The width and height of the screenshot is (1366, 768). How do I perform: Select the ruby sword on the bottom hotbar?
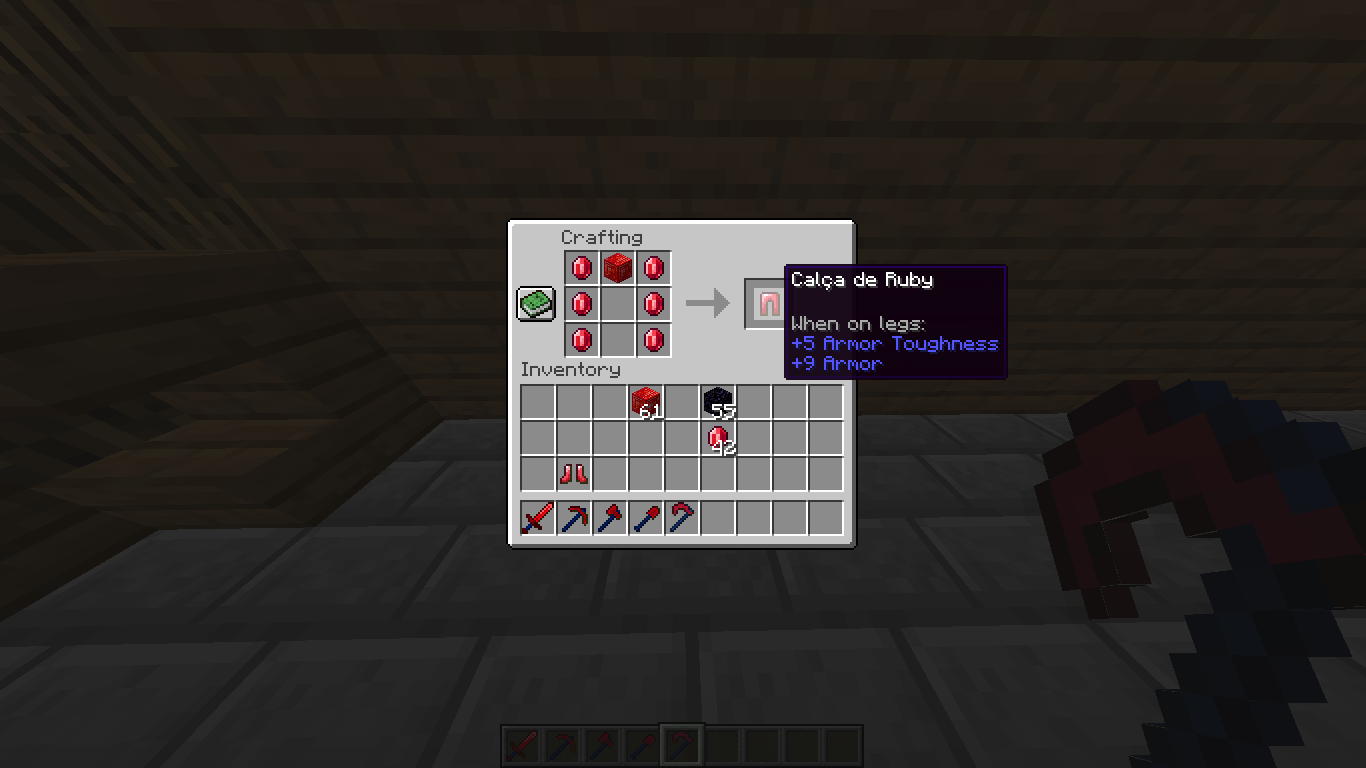tap(521, 744)
